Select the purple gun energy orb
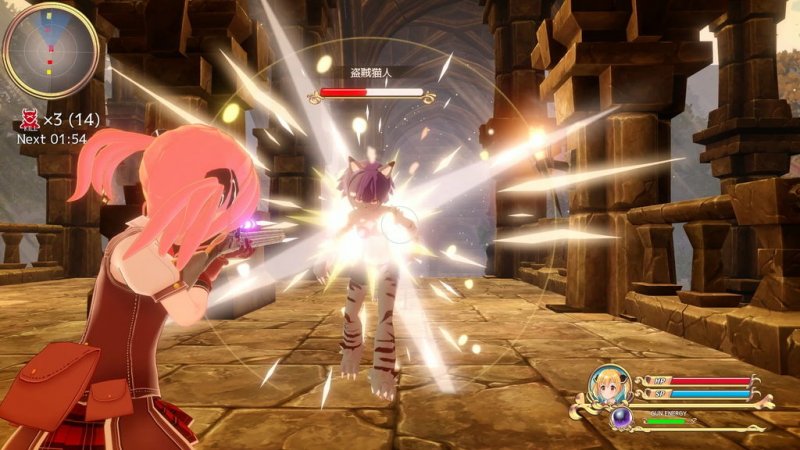This screenshot has height=450, width=800. (x=621, y=417)
